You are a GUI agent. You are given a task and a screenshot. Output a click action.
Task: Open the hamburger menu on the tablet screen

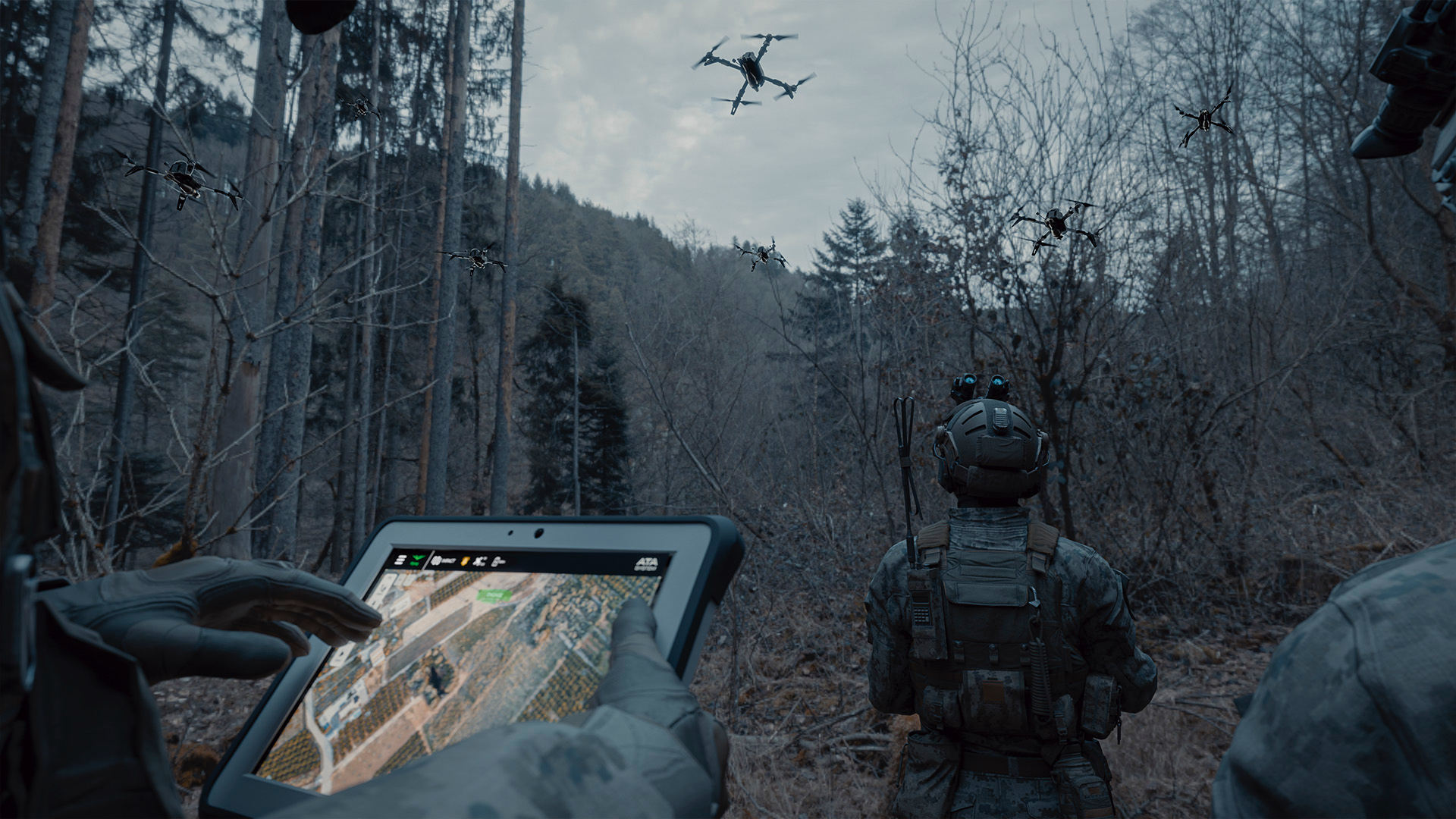point(400,560)
